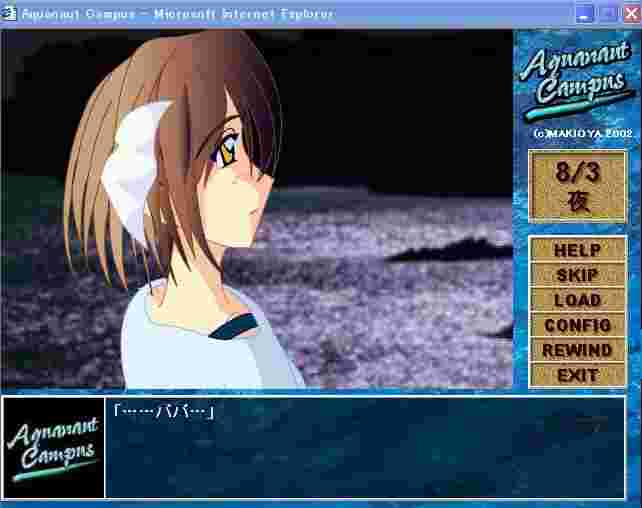Open the HELP screen
Image resolution: width=642 pixels, height=508 pixels.
[x=577, y=250]
